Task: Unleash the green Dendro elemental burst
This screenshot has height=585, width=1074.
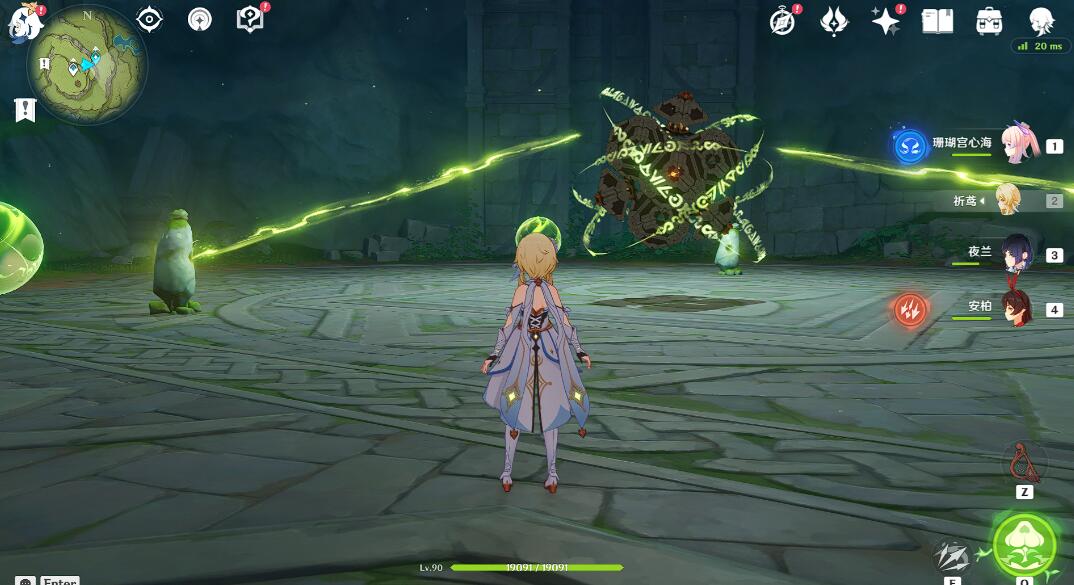Action: [1024, 545]
